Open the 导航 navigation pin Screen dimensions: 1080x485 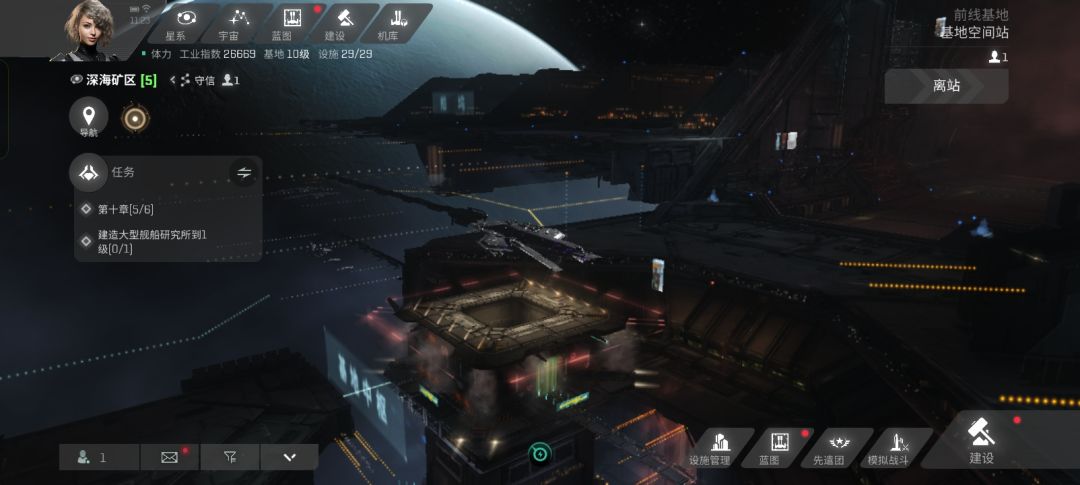pos(89,119)
